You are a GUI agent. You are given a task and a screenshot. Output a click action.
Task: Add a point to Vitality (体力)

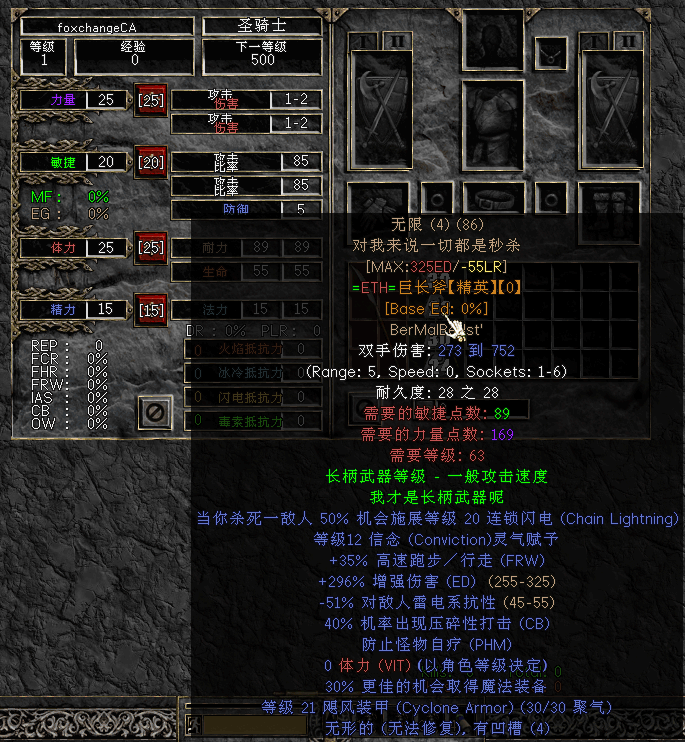pos(151,247)
